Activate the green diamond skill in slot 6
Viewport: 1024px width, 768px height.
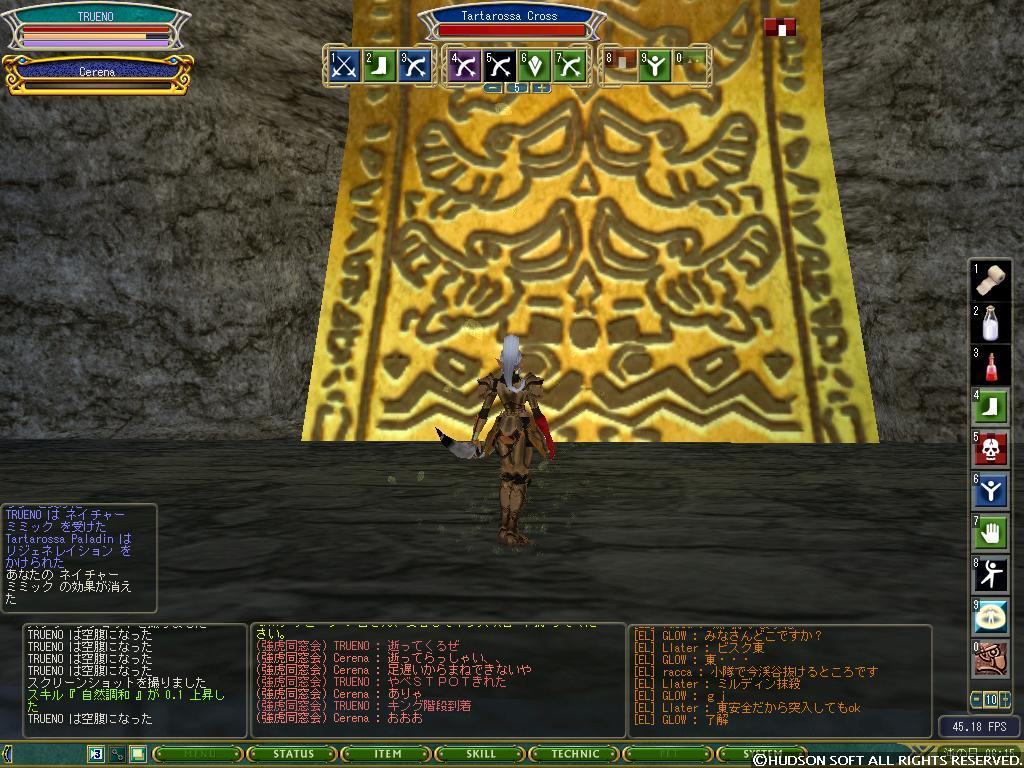534,66
